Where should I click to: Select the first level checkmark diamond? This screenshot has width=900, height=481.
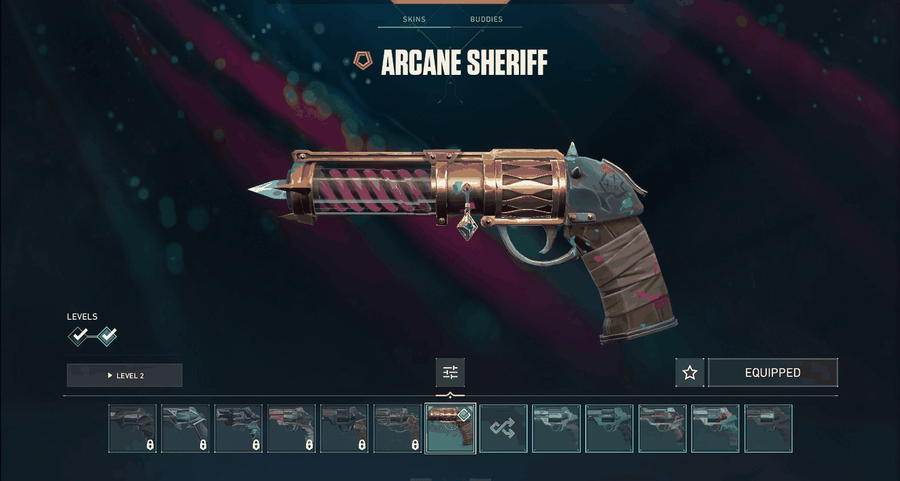coord(79,336)
